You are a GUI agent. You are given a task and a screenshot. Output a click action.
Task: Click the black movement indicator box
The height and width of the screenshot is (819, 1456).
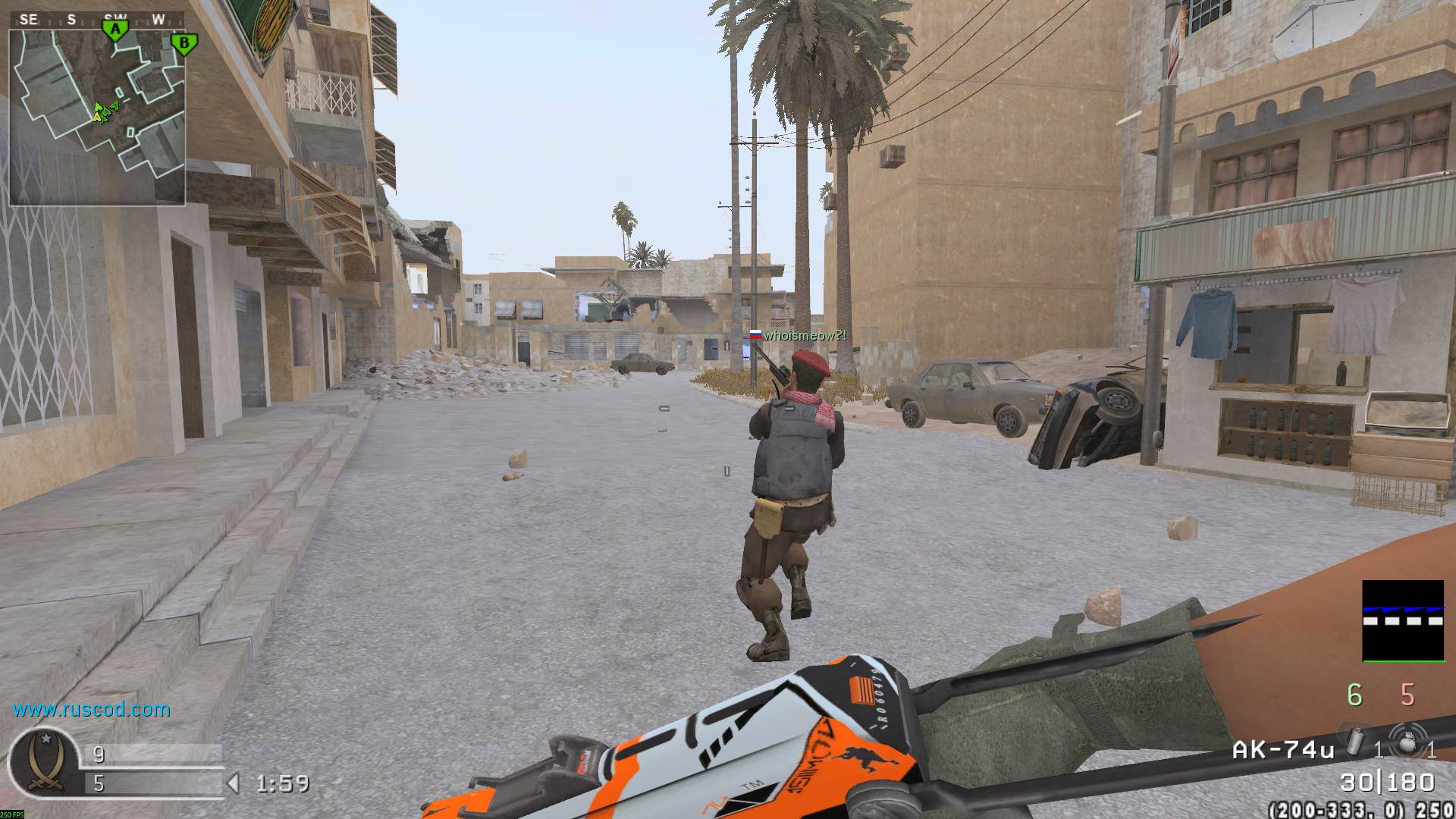tap(1403, 621)
